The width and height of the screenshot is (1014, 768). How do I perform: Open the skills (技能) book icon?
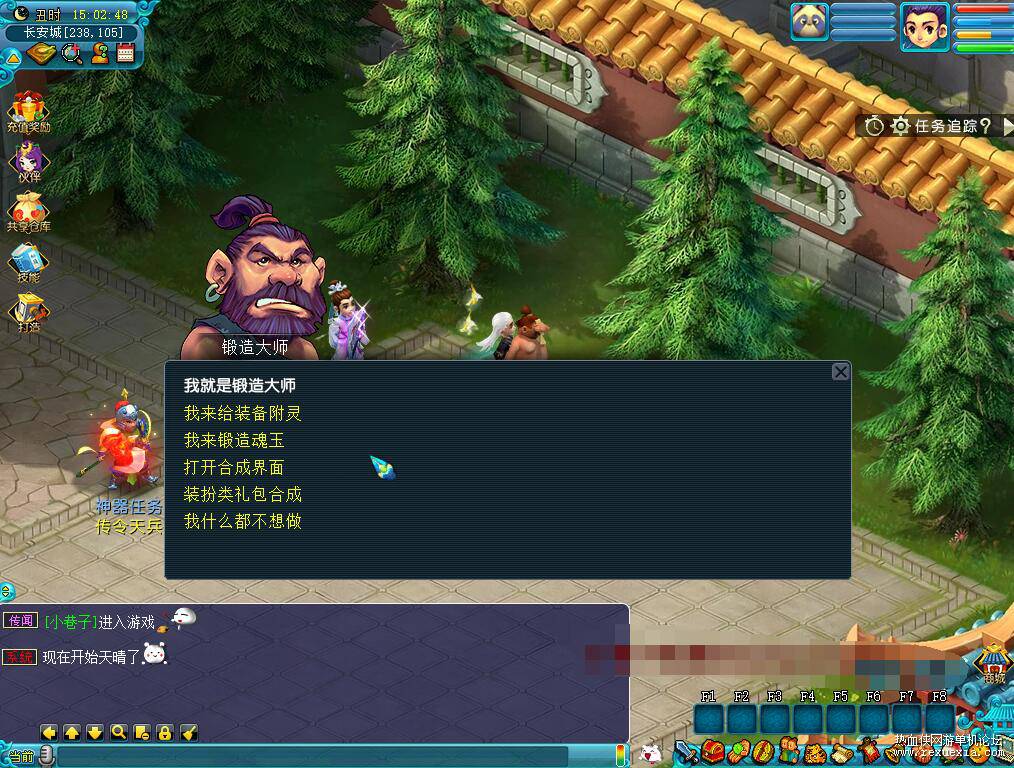[x=28, y=262]
